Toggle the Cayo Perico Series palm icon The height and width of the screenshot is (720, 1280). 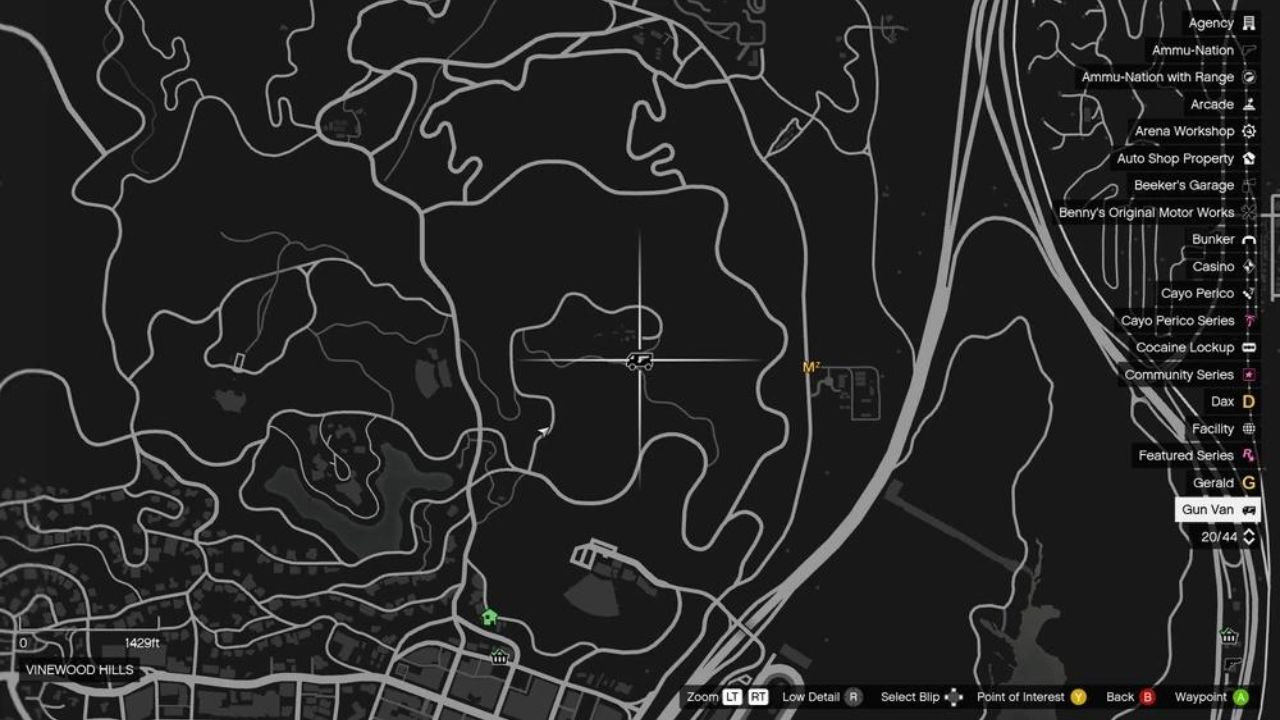click(1247, 320)
